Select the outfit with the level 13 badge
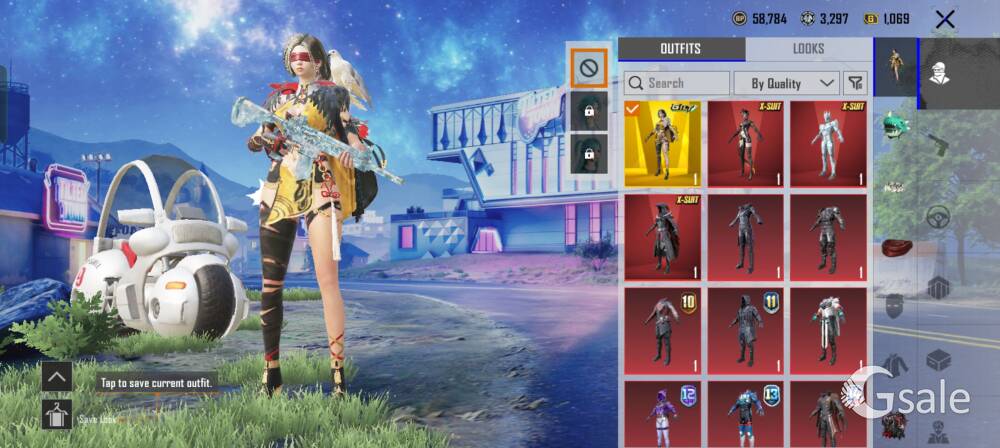This screenshot has width=1000, height=448. click(x=745, y=412)
